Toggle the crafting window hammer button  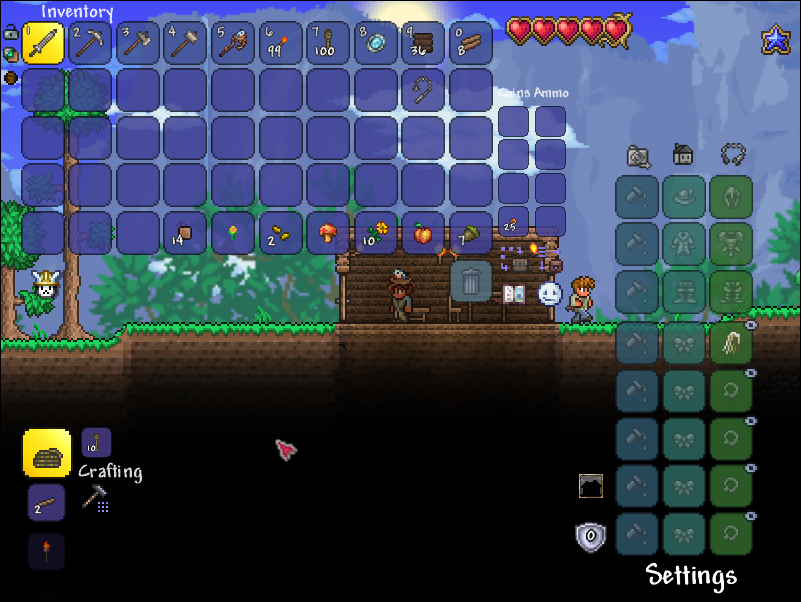pyautogui.click(x=96, y=497)
